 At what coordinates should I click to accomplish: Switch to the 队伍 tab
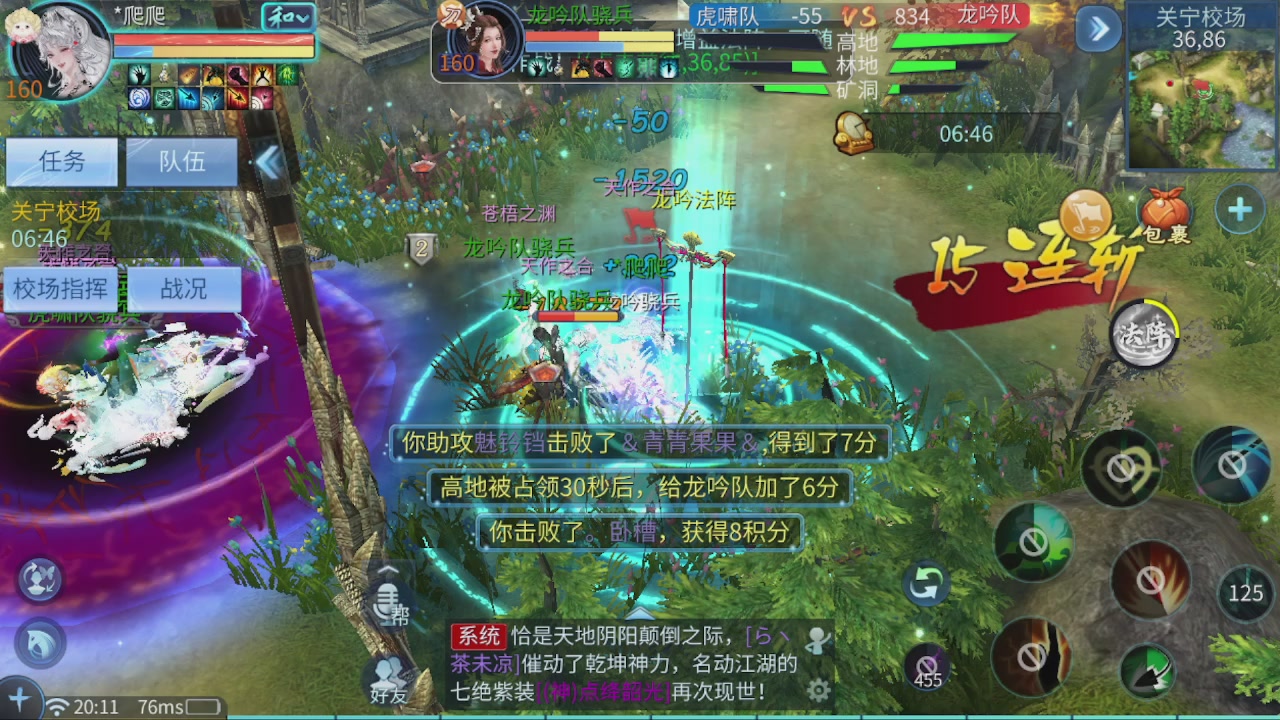[180, 162]
